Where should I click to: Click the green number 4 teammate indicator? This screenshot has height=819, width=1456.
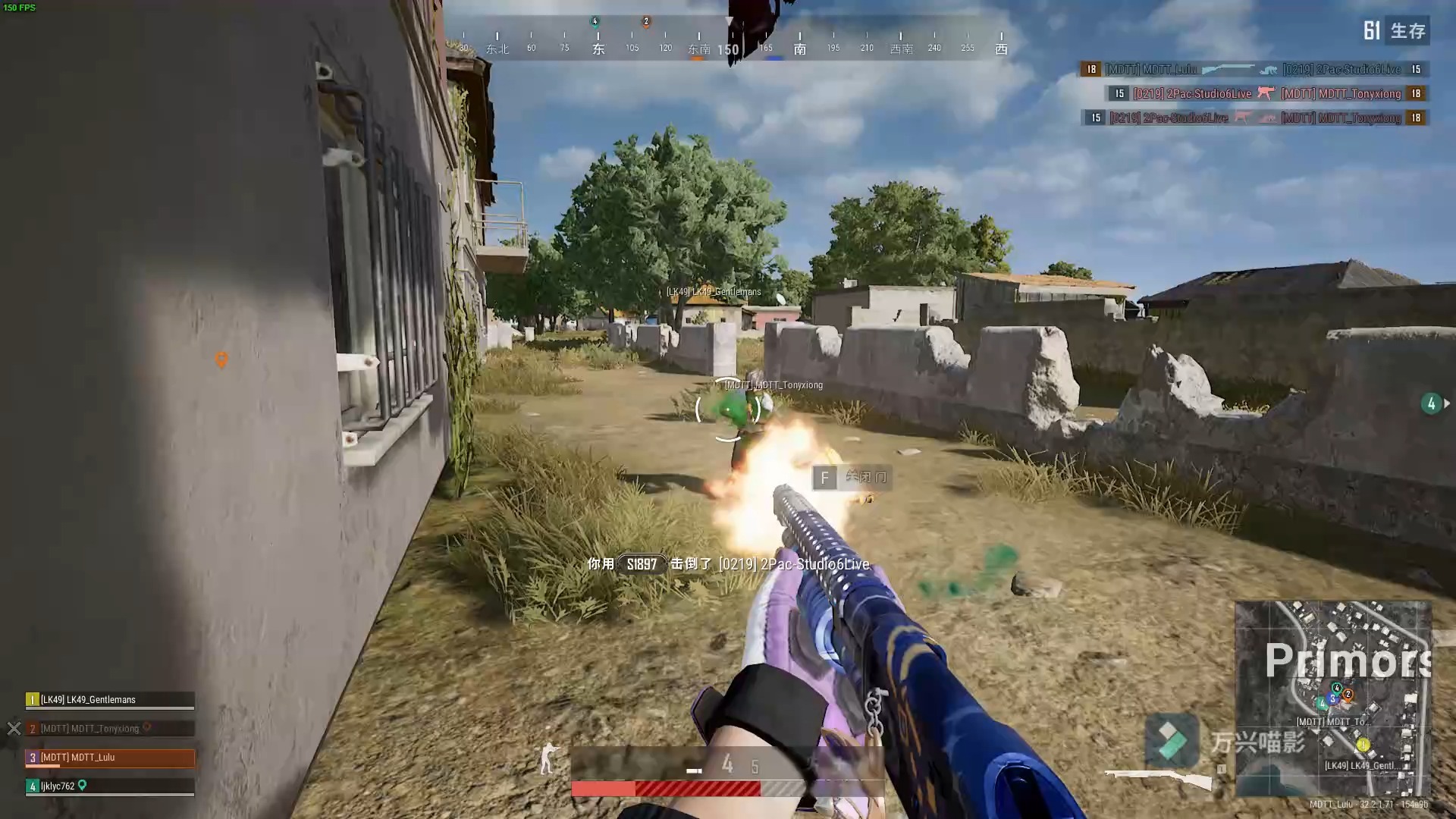[x=1431, y=403]
